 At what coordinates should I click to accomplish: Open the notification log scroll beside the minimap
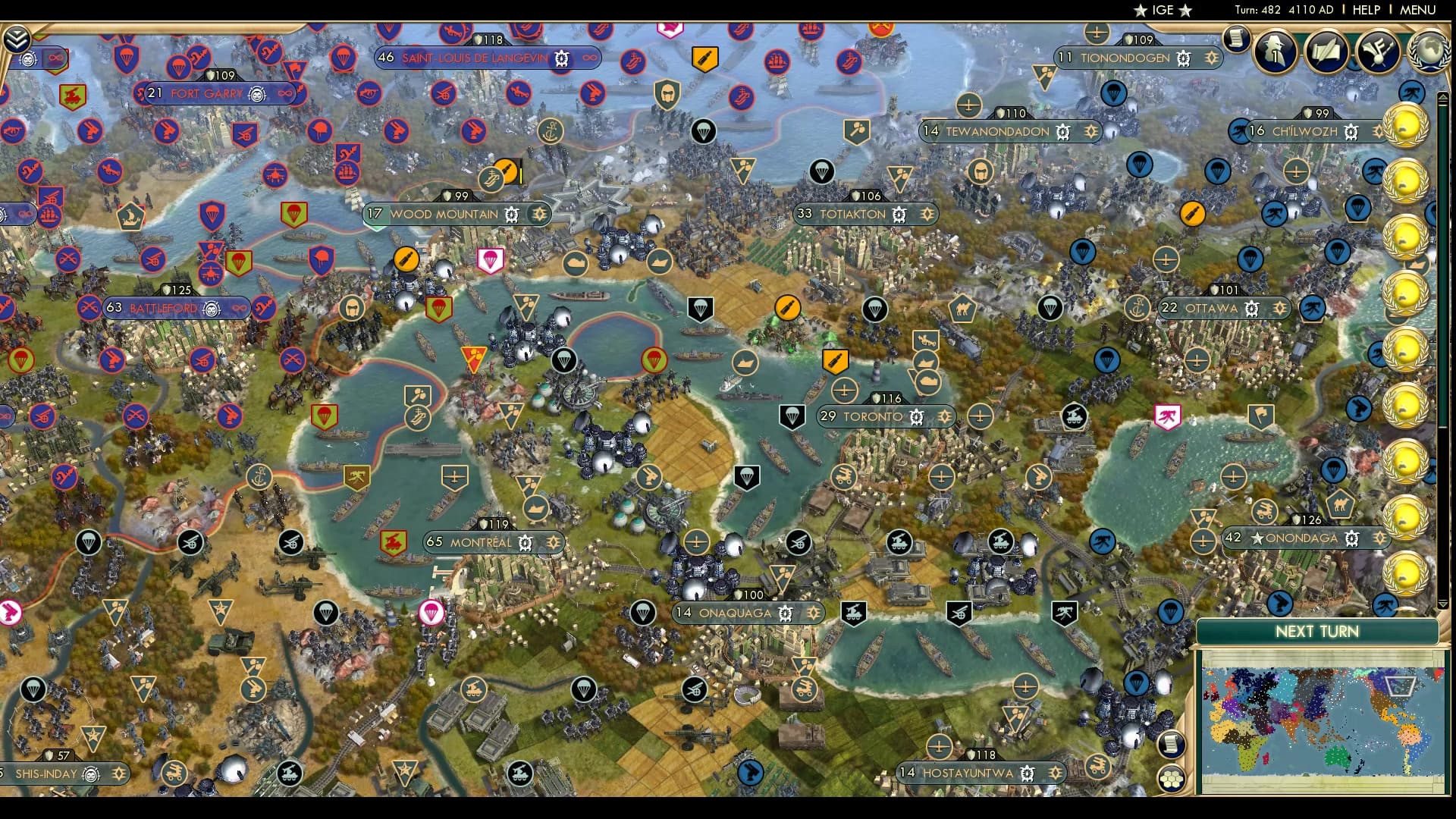1172,745
